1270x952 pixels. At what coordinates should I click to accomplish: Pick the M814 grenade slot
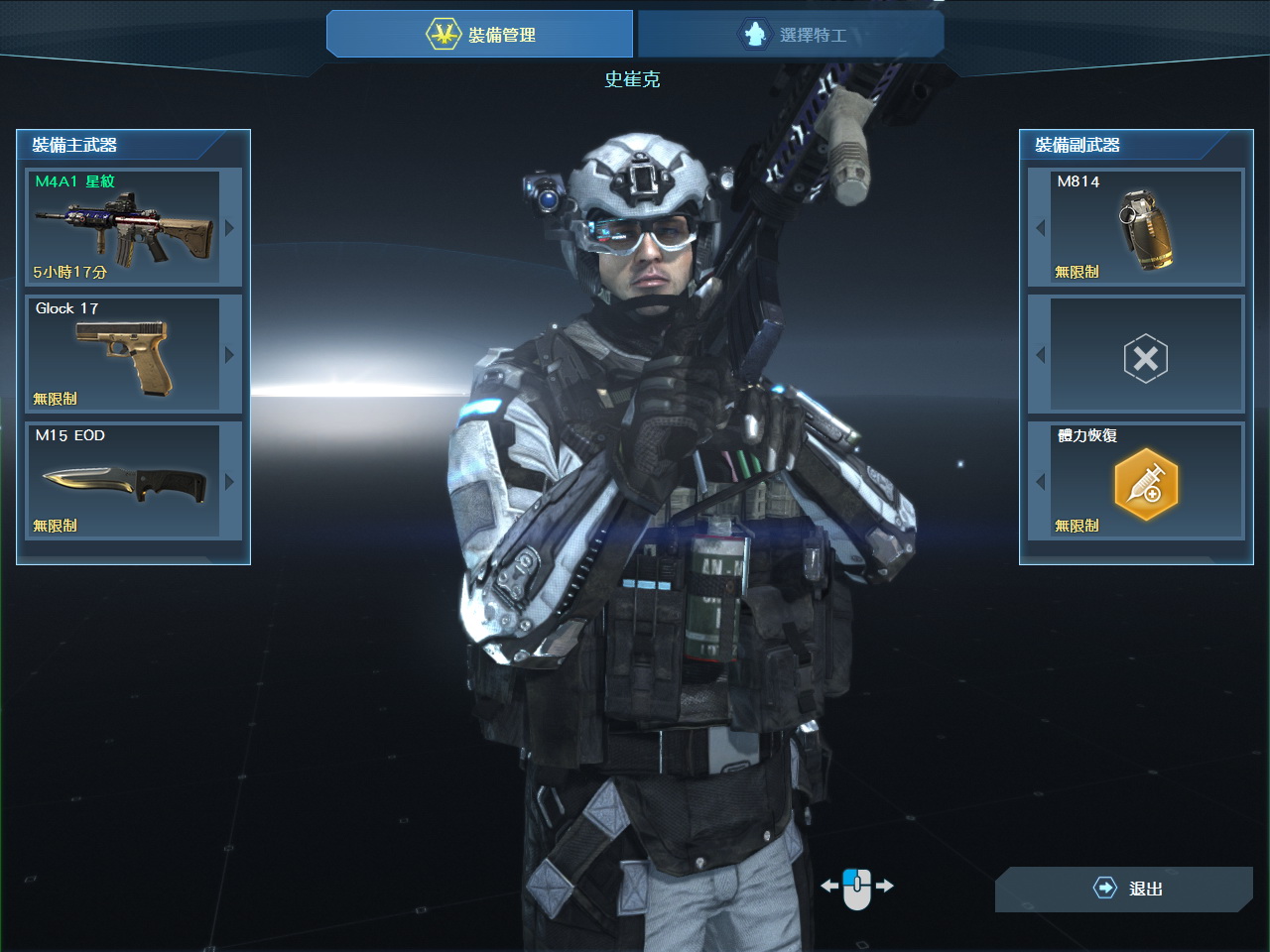click(1146, 227)
